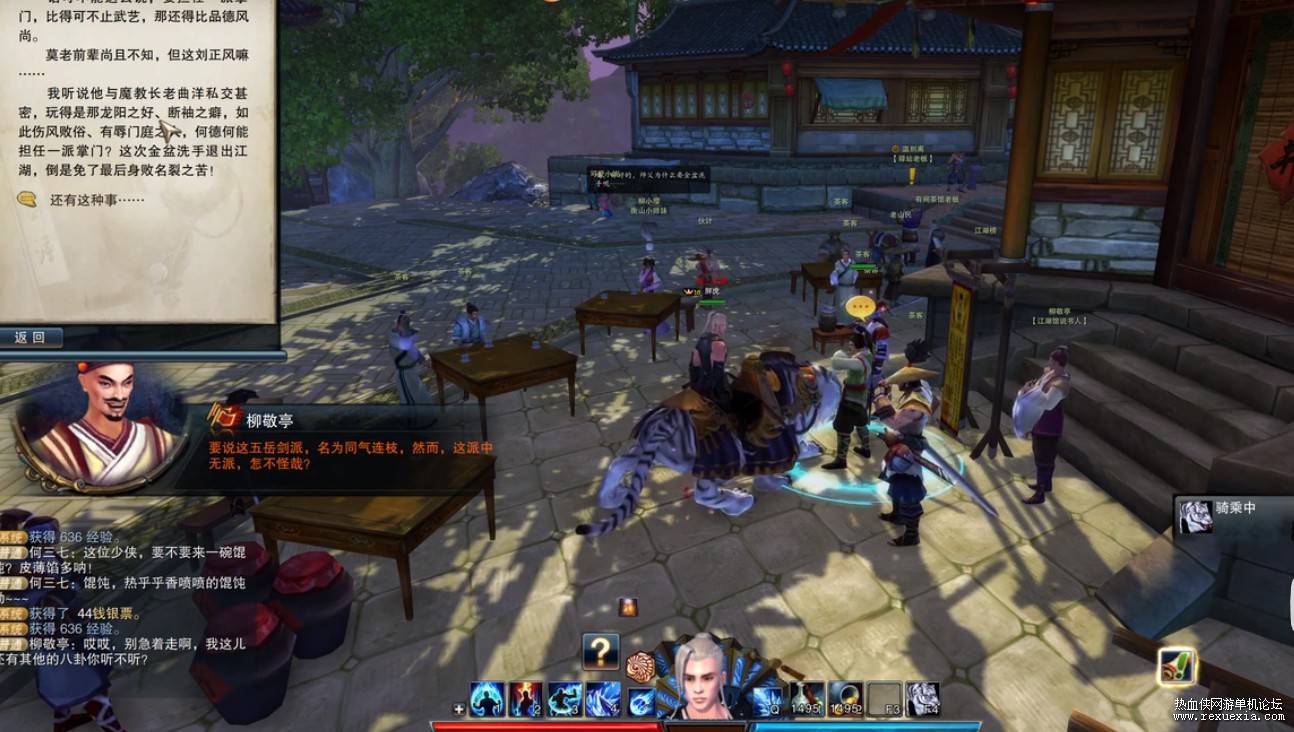Cast skill slot 4 ice shards ability

pos(603,699)
